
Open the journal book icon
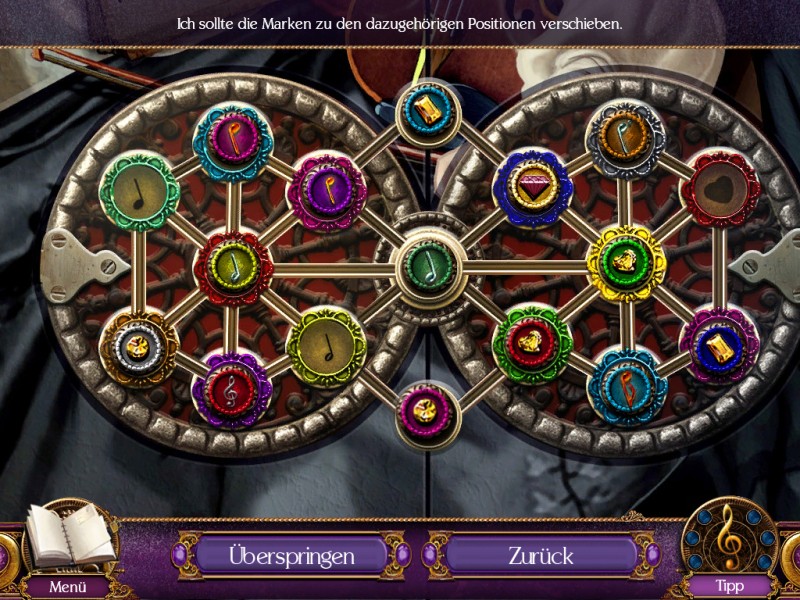click(66, 536)
